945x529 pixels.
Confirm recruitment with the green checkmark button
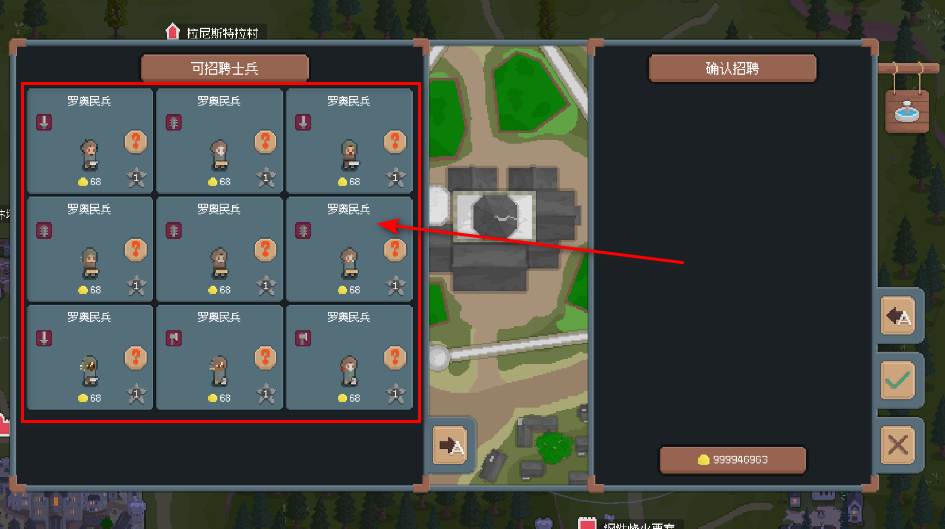pyautogui.click(x=898, y=380)
